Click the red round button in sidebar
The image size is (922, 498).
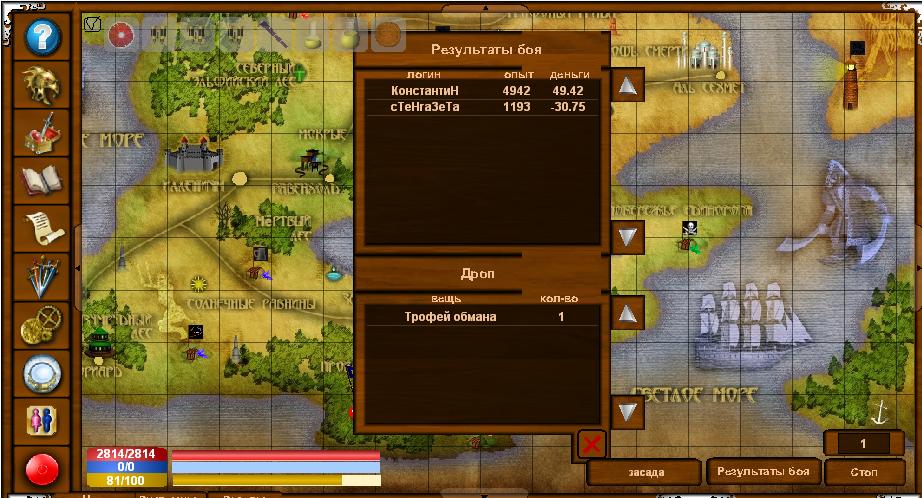pos(42,466)
